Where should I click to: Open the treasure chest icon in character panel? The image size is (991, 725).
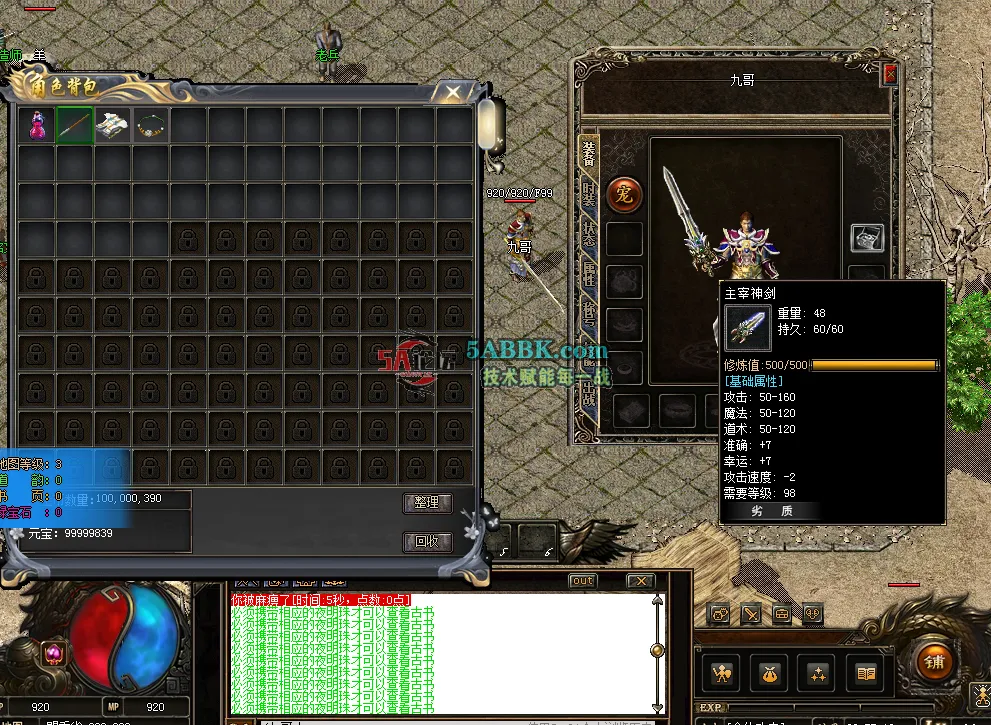click(x=866, y=237)
